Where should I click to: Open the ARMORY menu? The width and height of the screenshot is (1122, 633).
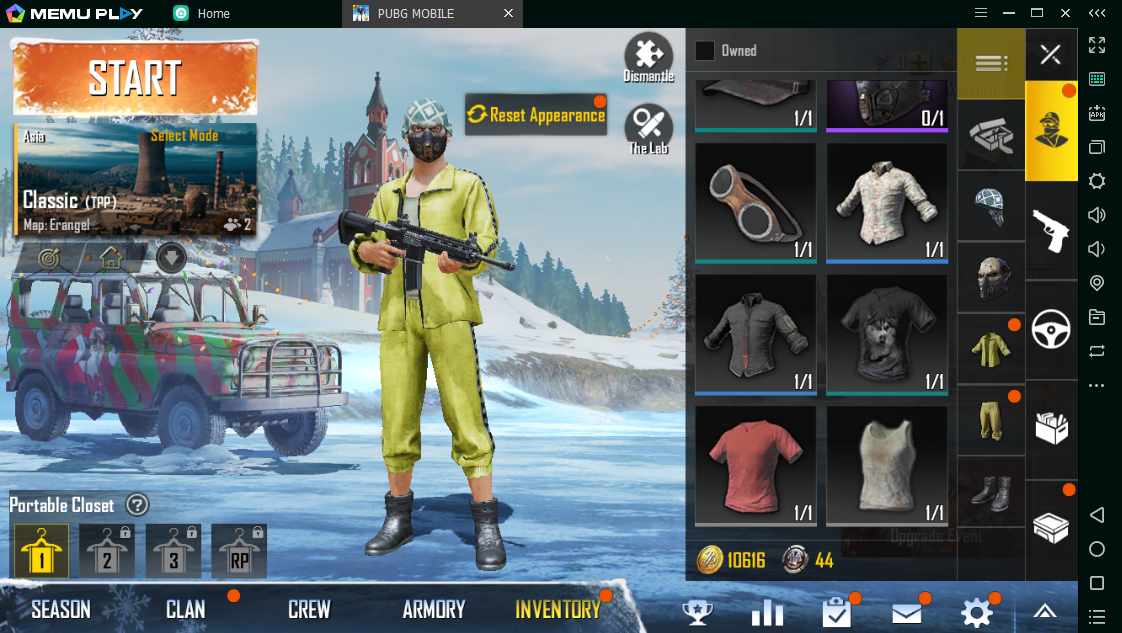434,609
